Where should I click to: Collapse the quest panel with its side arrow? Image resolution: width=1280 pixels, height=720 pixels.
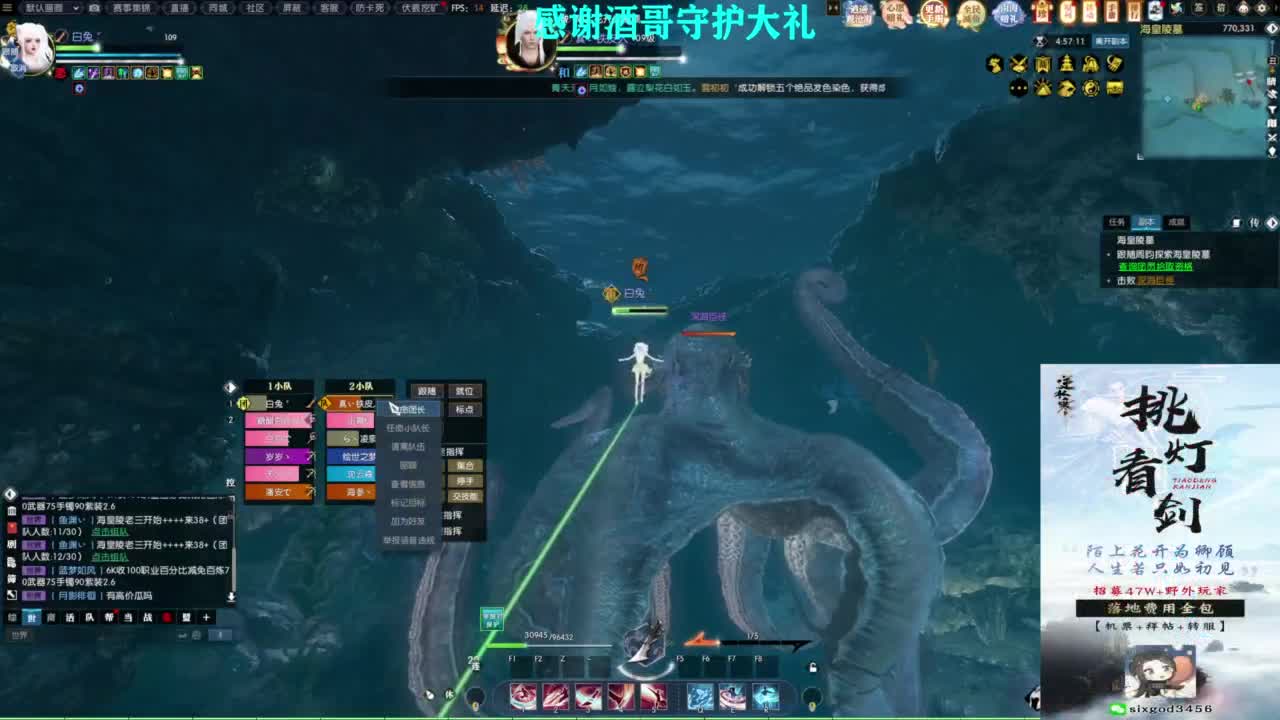(1271, 222)
